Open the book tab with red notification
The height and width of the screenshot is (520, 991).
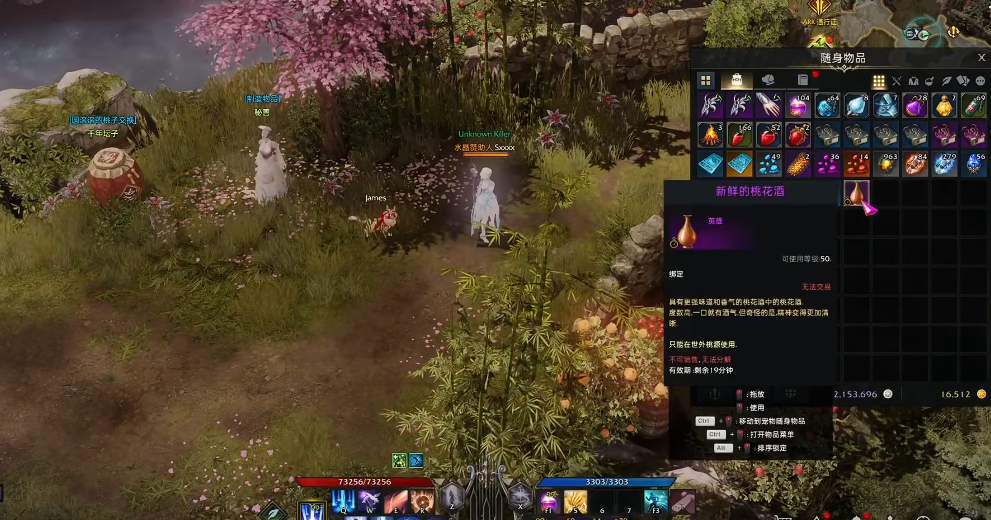tap(802, 80)
